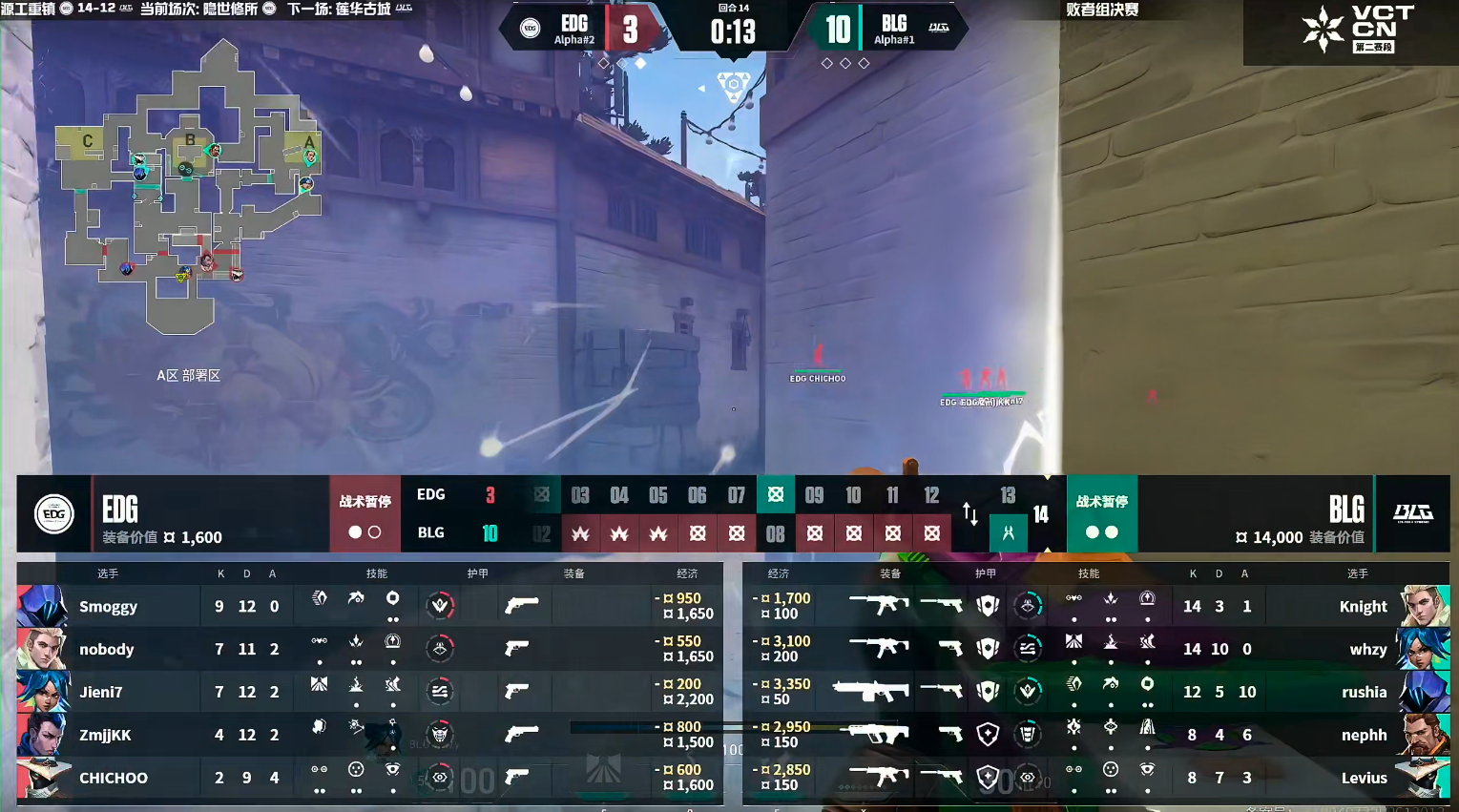Select CHICHOO's scoreboard row
The image size is (1459, 812).
[x=113, y=779]
